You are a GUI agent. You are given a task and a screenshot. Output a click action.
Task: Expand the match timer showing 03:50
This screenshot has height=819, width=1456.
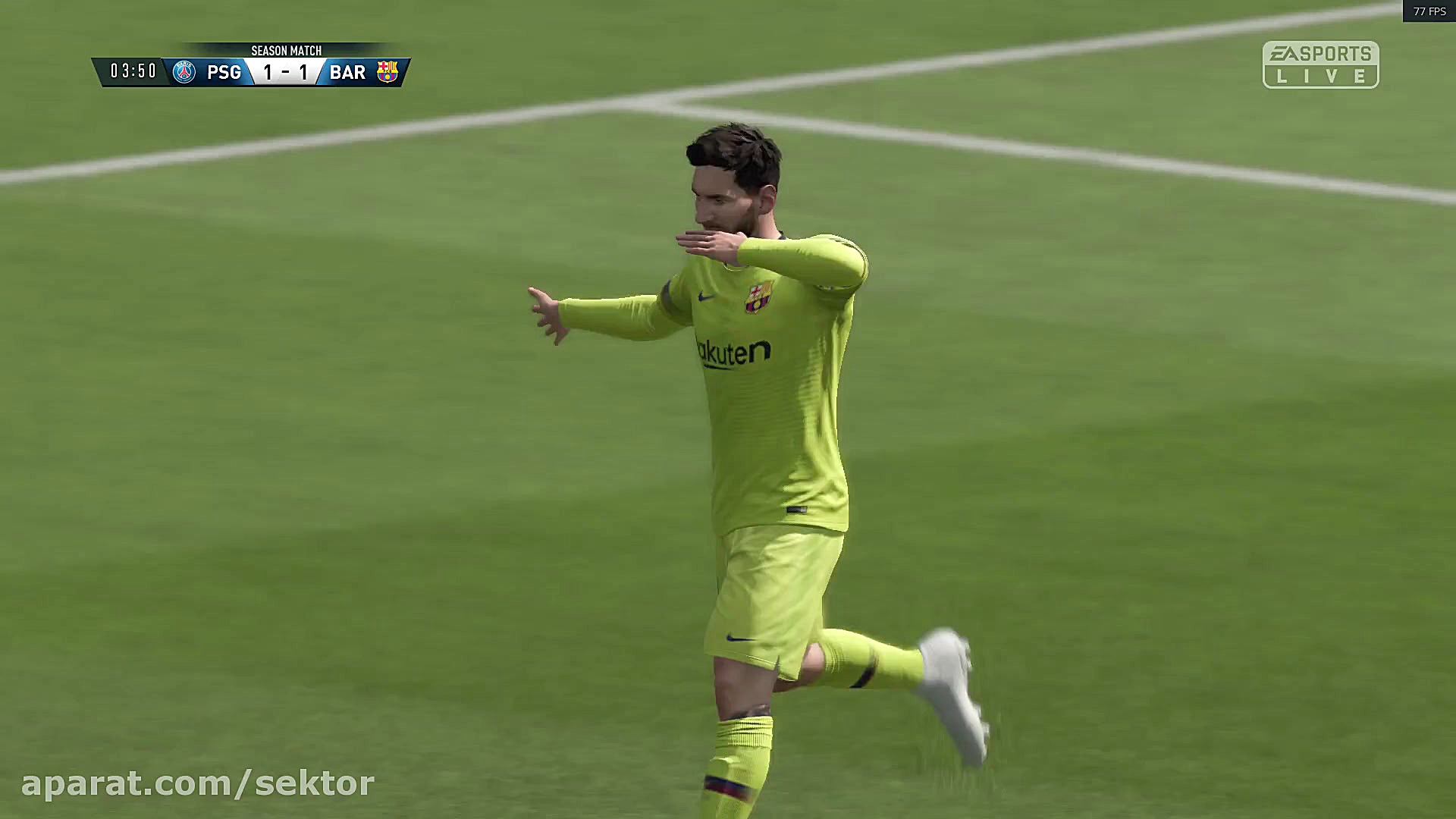click(133, 71)
